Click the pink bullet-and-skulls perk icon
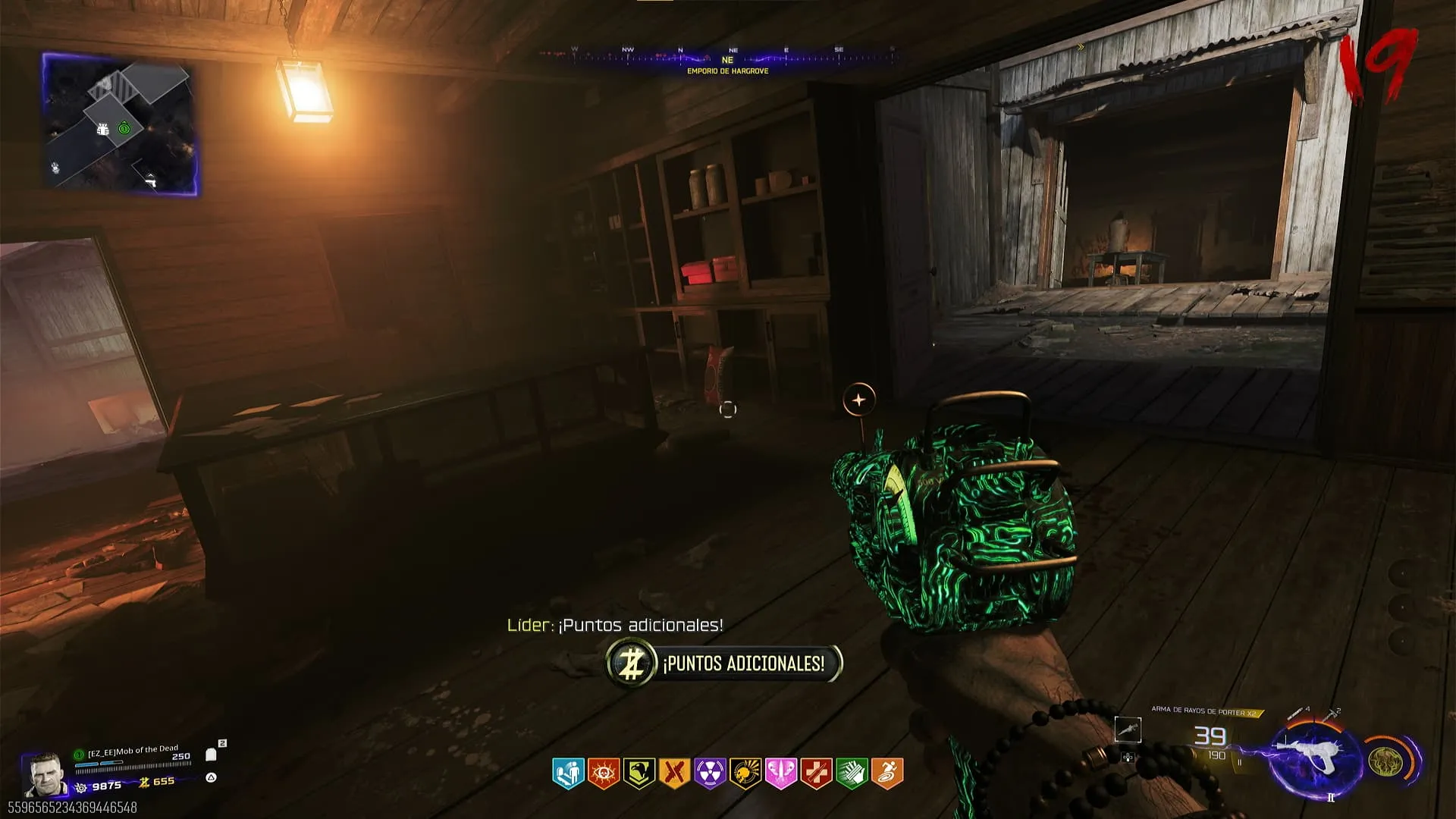 (x=781, y=773)
